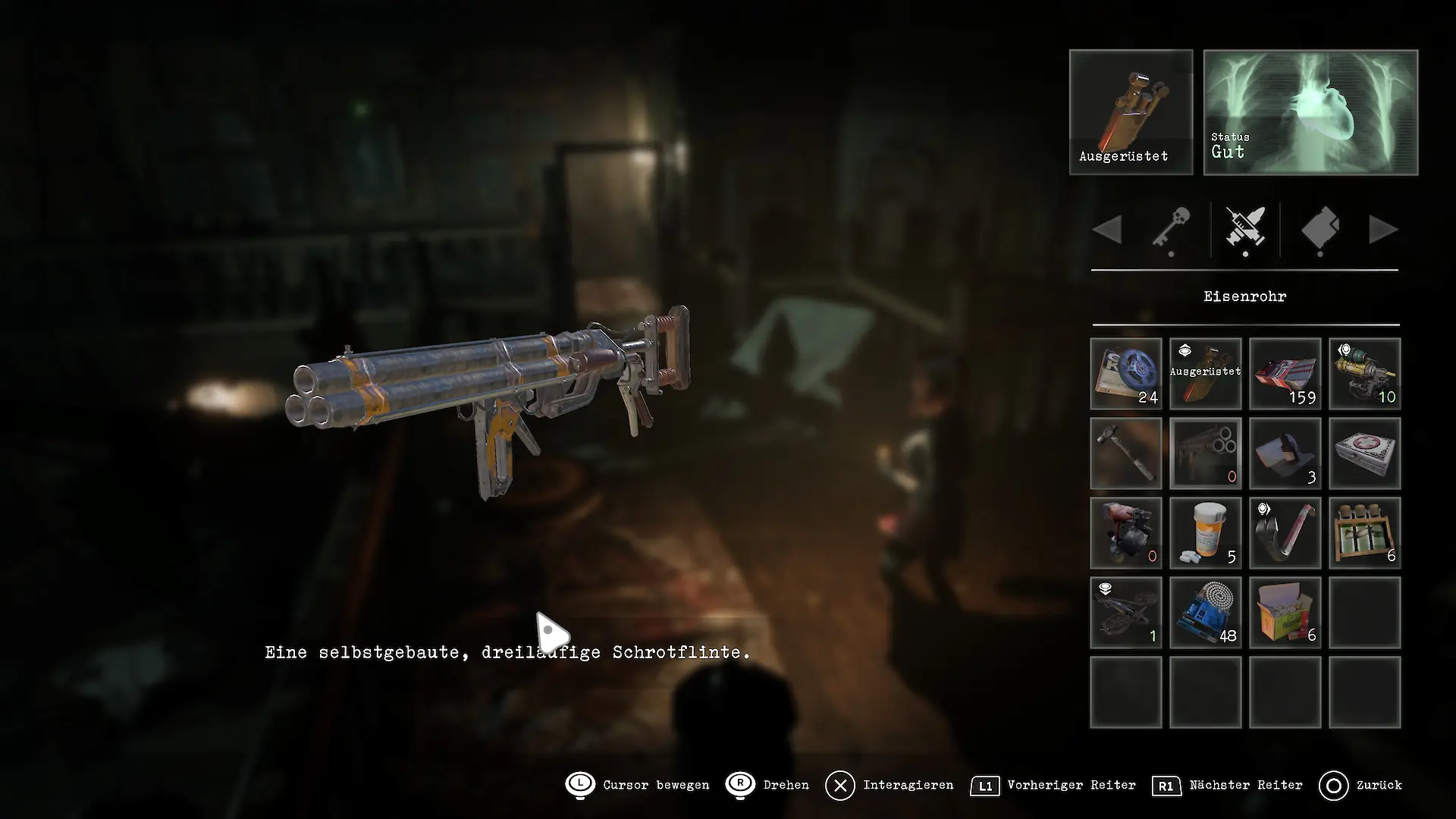This screenshot has height=819, width=1456.
Task: Switch to the folded document tab
Action: 1320,228
